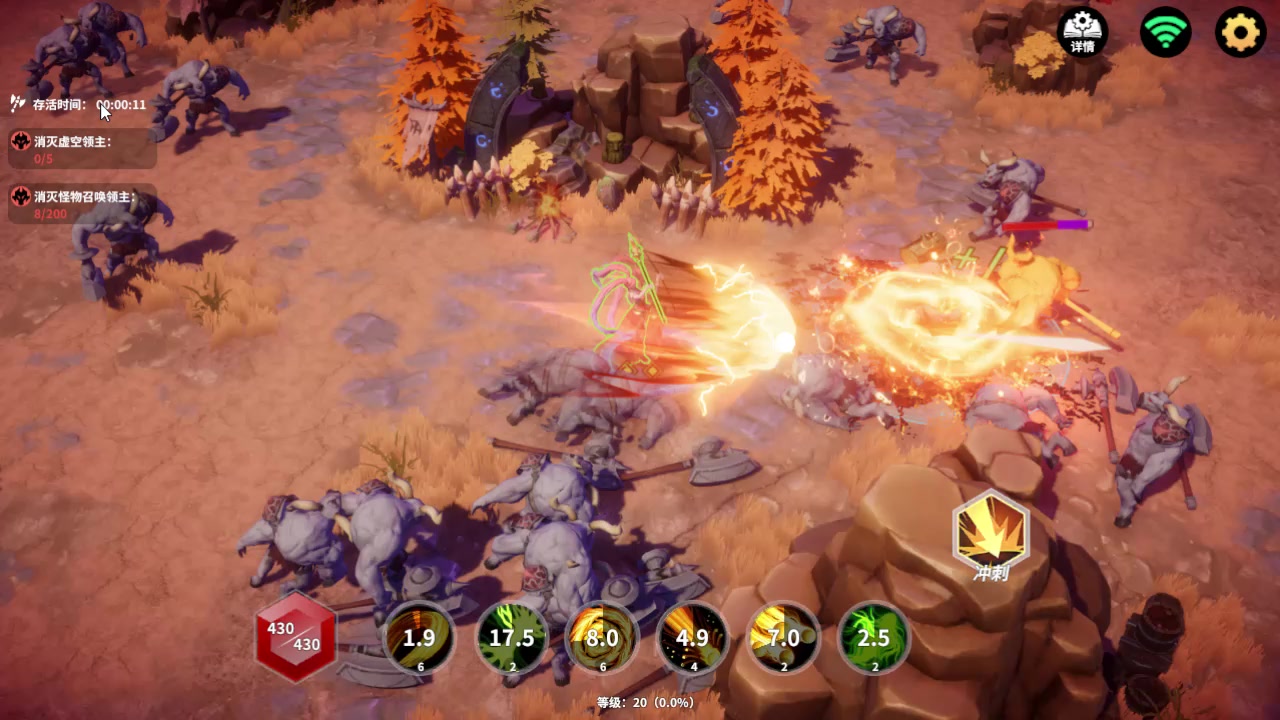The image size is (1280, 720).
Task: Select the 消灭虚空领主 objective tracker
Action: [82, 149]
